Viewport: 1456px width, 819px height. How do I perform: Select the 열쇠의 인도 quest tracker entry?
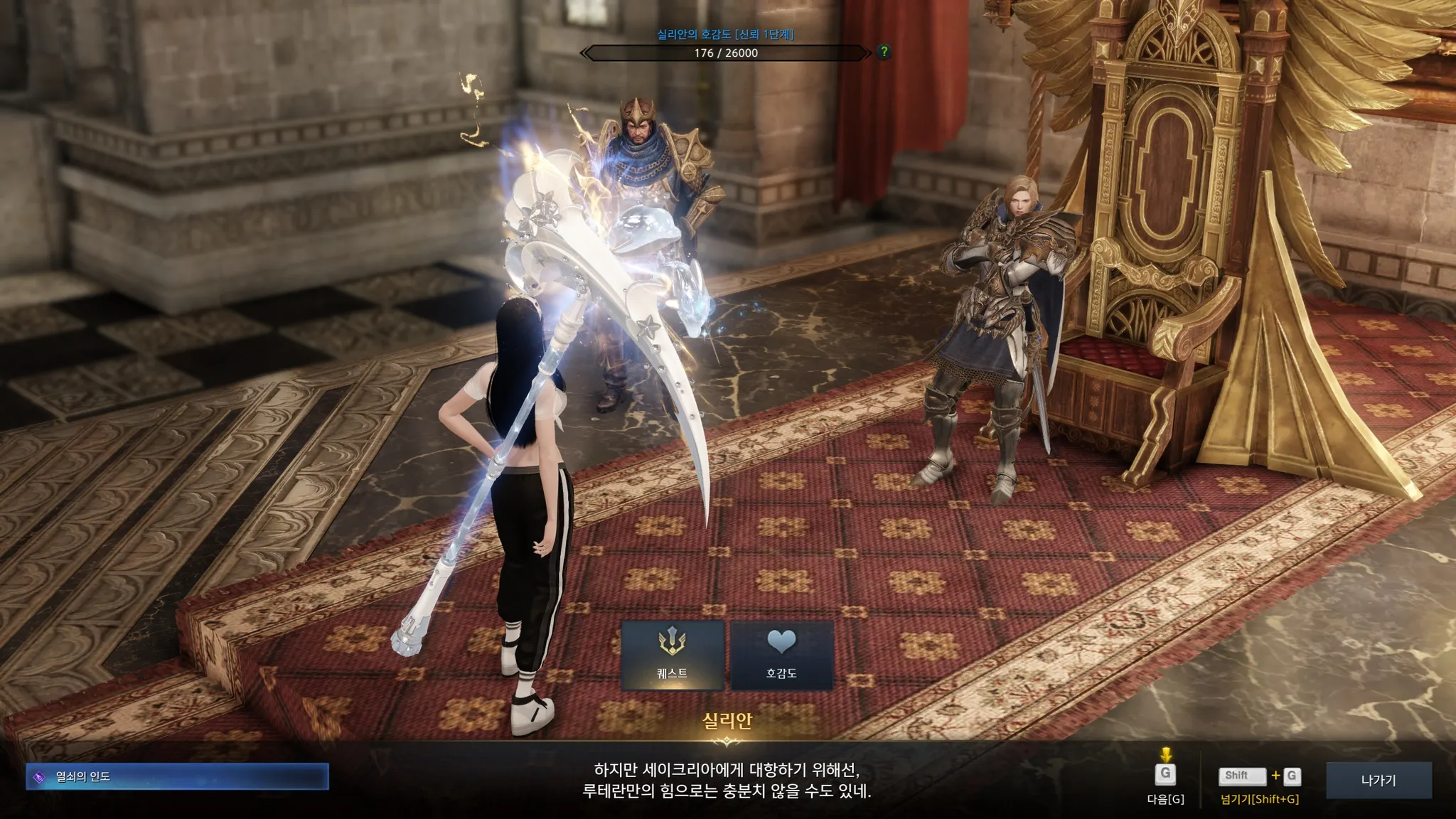click(177, 776)
